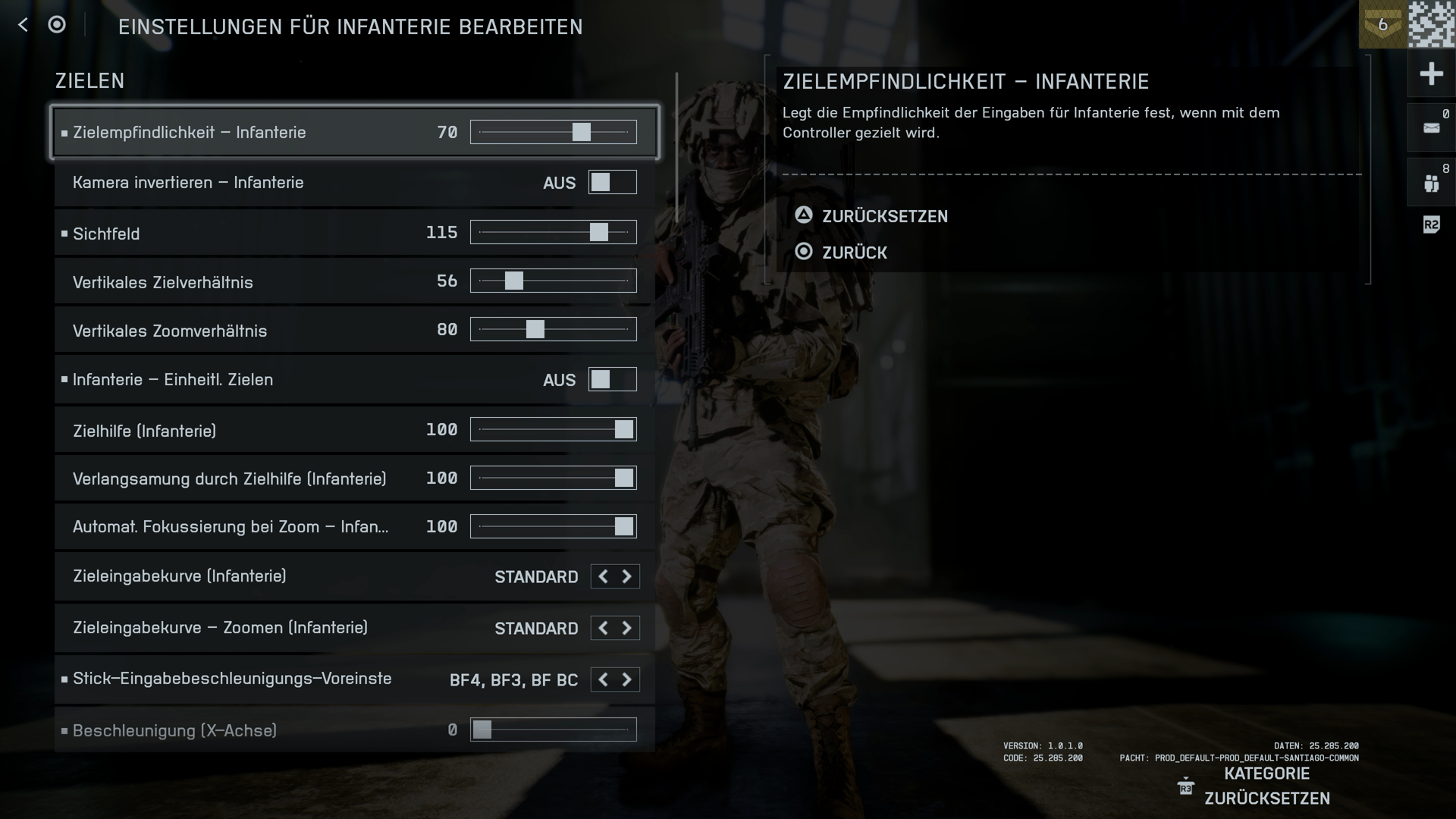1456x819 pixels.
Task: Toggle Infanterie – Einheitl. Zielen
Action: 612,379
